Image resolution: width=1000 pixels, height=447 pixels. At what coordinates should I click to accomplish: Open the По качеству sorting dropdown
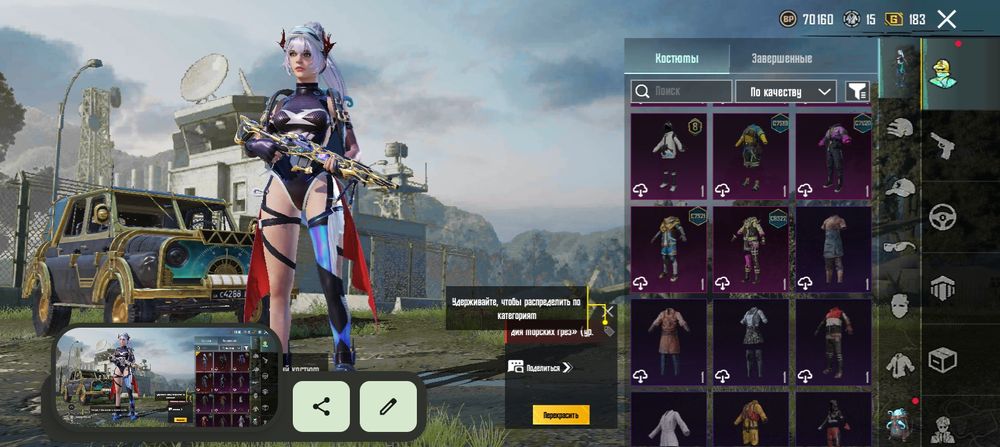(x=785, y=92)
